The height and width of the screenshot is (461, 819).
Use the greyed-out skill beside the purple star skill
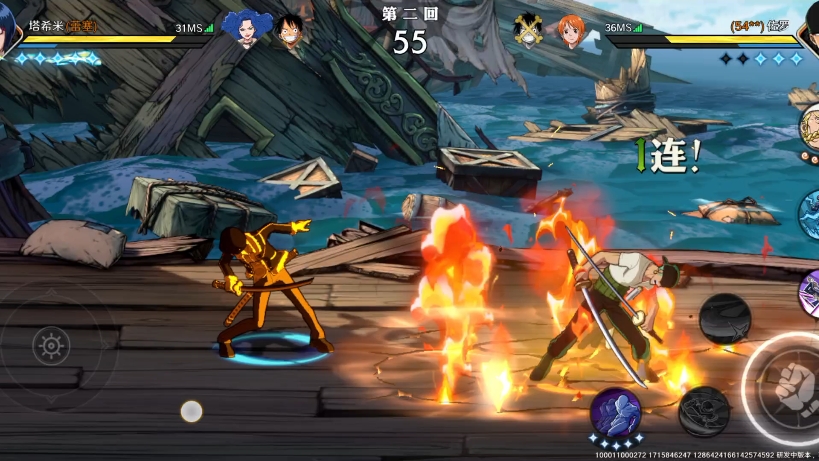tap(703, 410)
